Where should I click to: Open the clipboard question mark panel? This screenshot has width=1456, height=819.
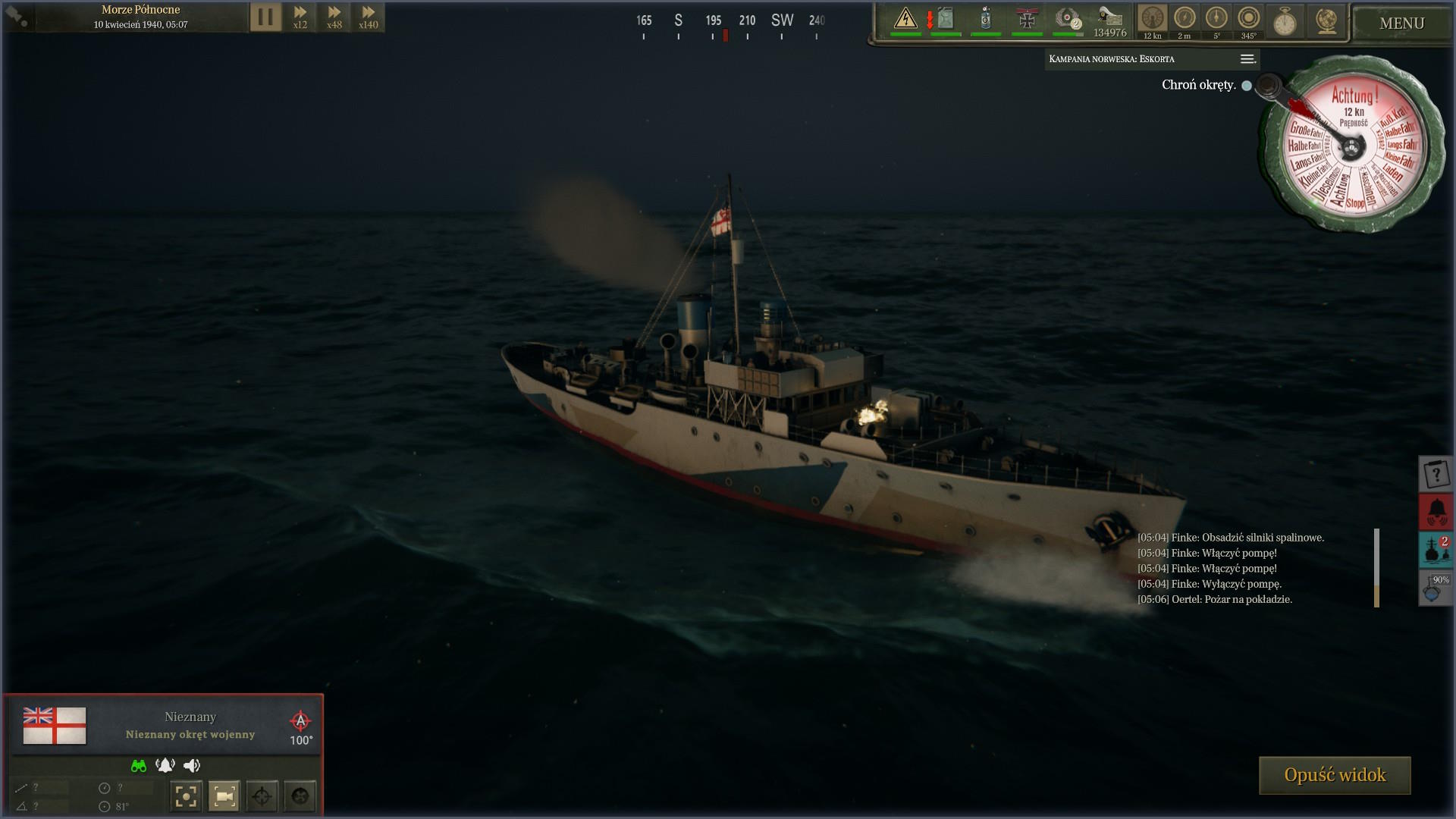(x=1436, y=475)
